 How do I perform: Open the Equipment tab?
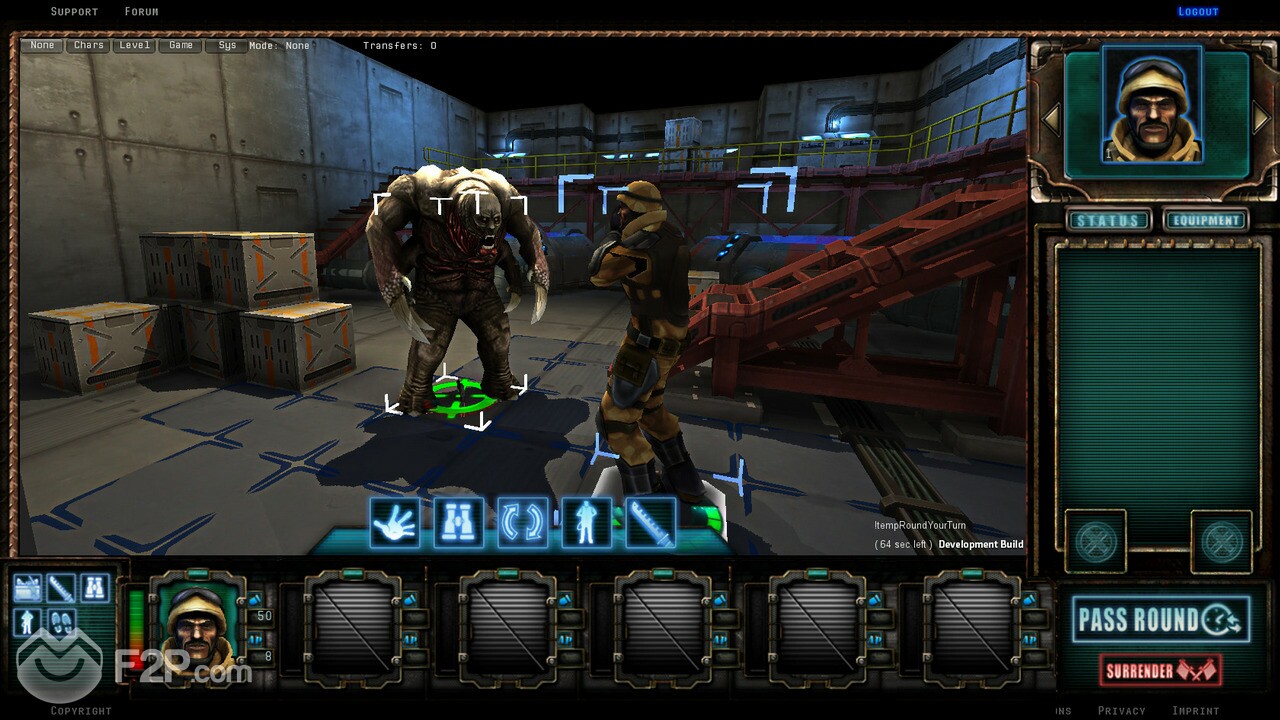(1206, 221)
